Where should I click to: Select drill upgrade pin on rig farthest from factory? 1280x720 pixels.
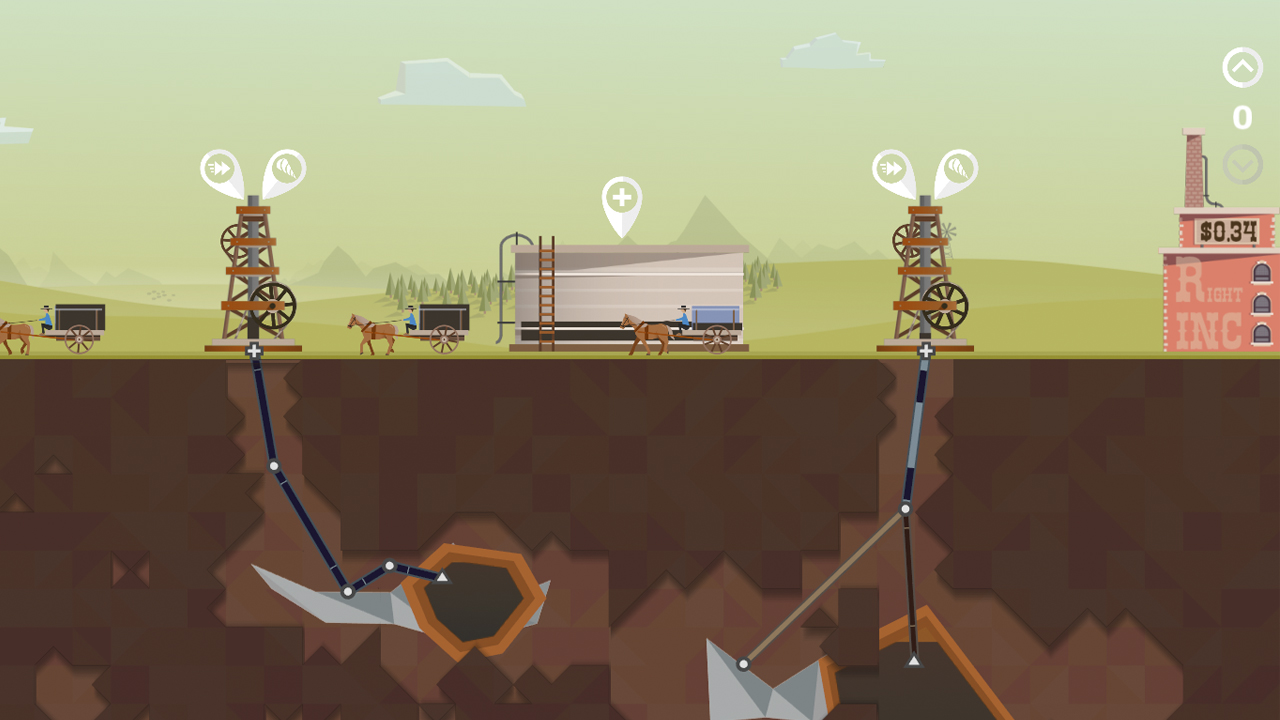point(286,170)
